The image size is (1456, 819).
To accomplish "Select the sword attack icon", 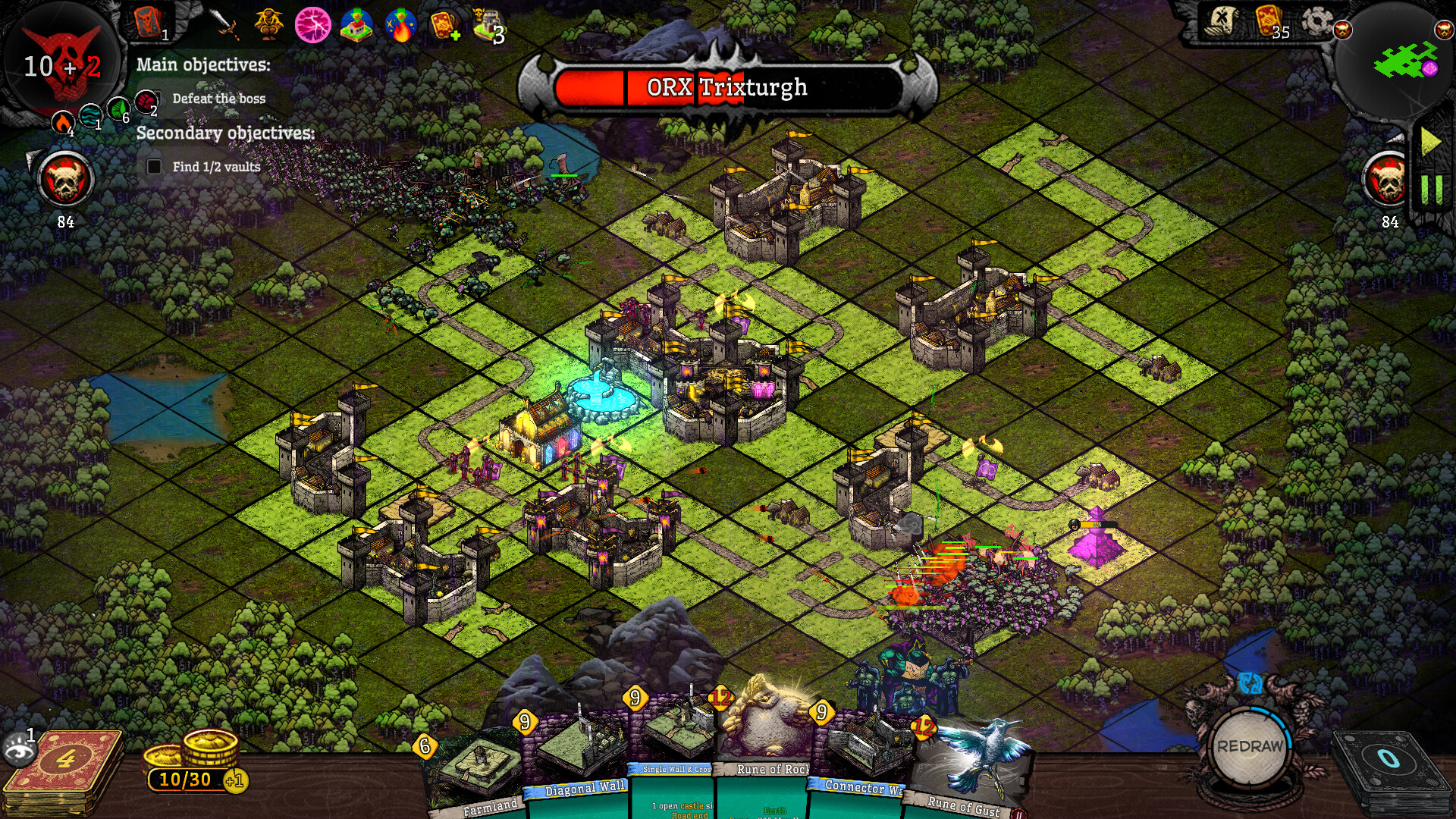I will 222,20.
